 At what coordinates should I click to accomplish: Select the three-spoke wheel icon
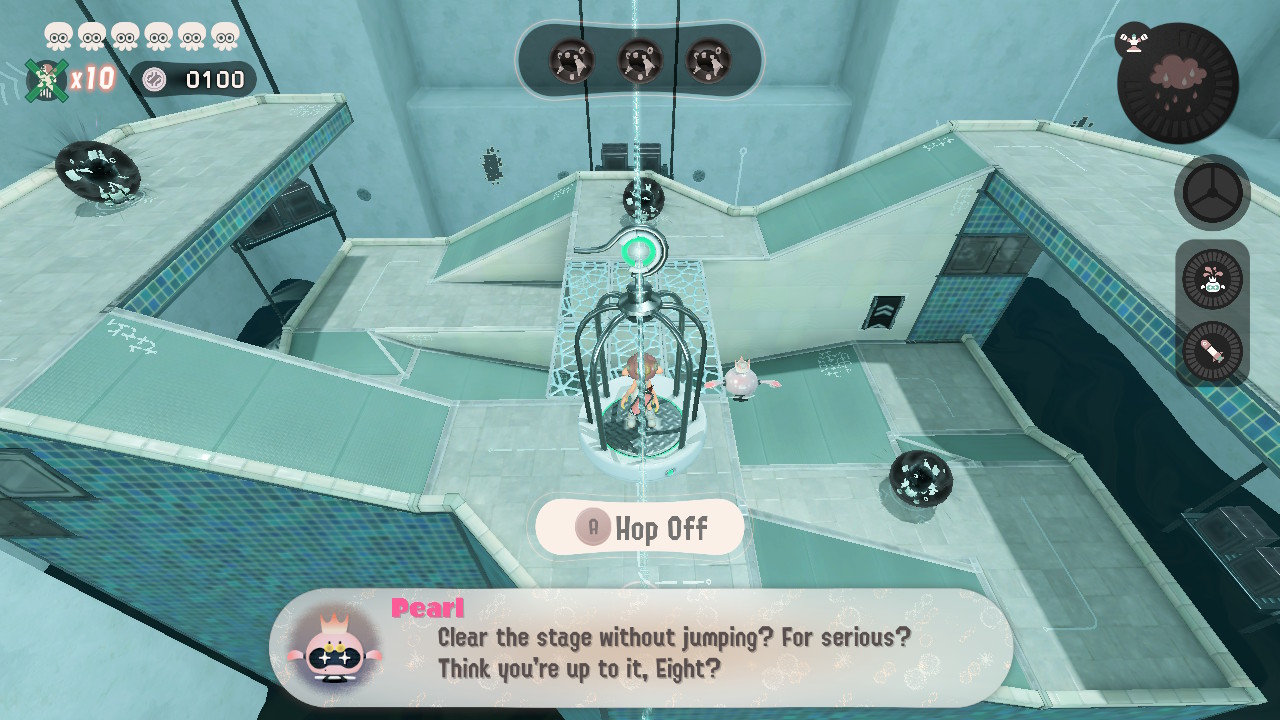click(1212, 193)
